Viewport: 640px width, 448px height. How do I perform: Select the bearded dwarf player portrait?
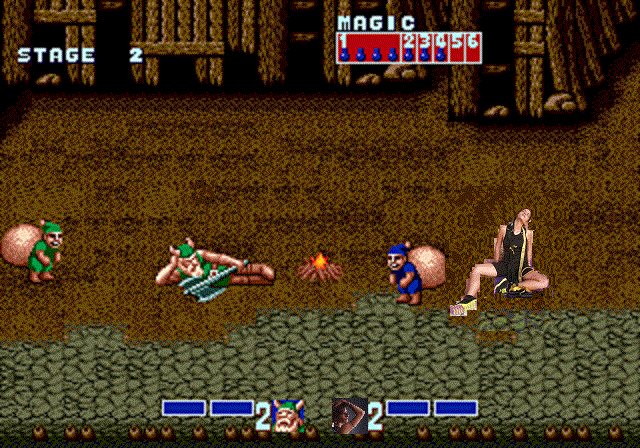pos(290,414)
